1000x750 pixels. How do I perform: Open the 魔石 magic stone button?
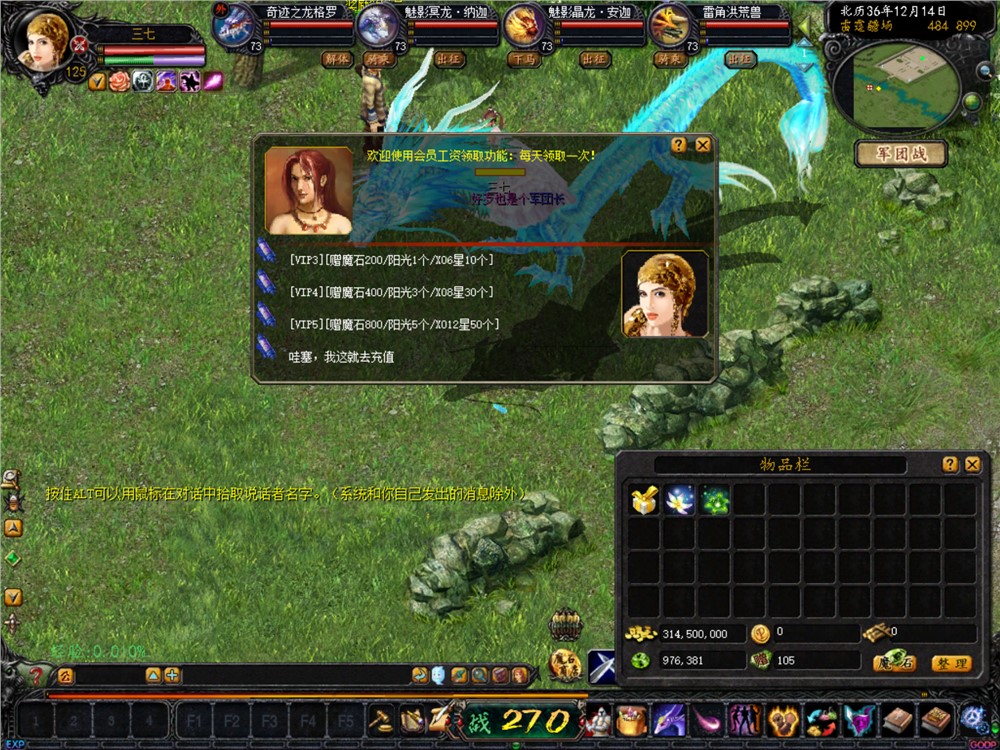point(894,663)
